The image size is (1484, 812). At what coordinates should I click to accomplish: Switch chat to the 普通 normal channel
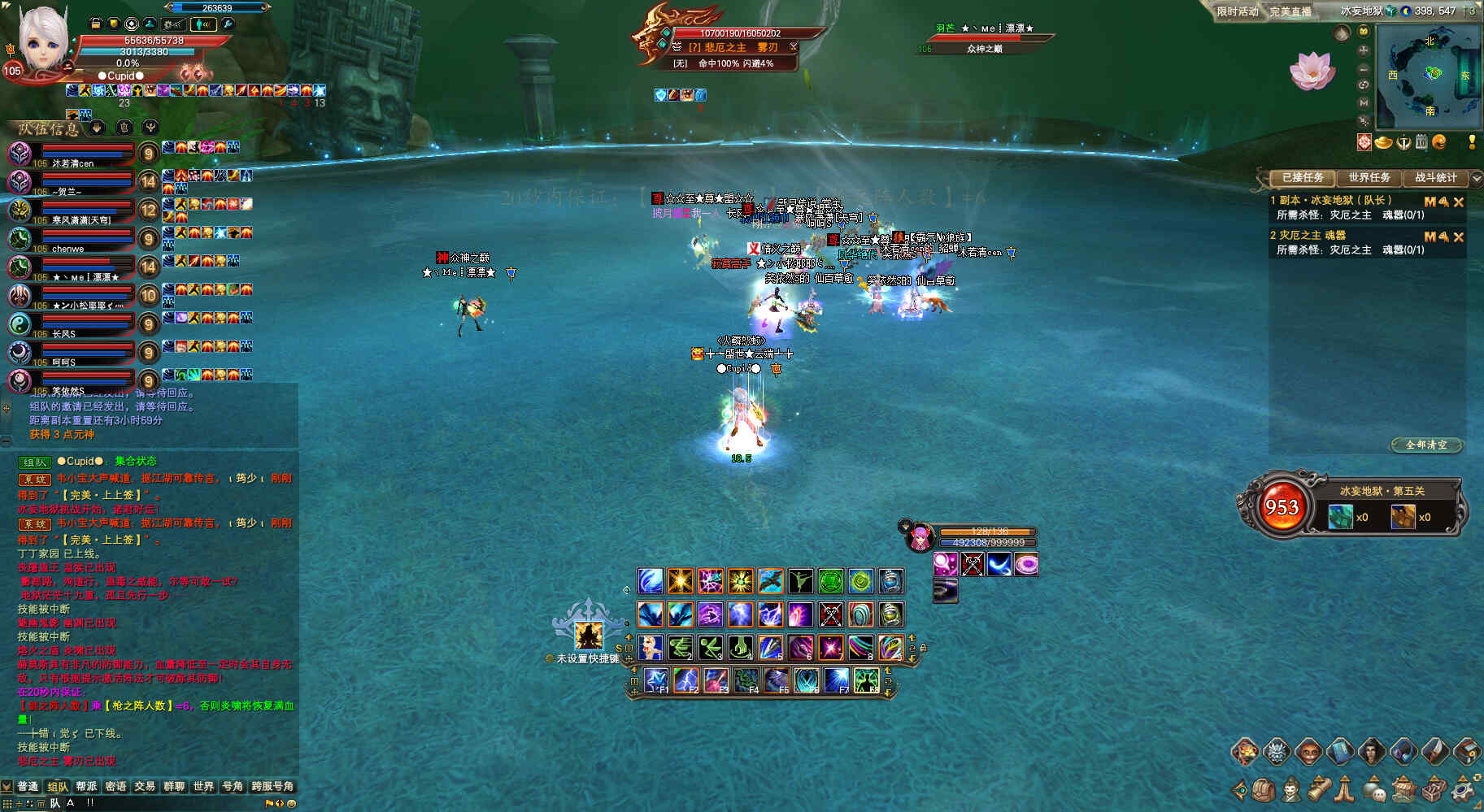(x=28, y=786)
